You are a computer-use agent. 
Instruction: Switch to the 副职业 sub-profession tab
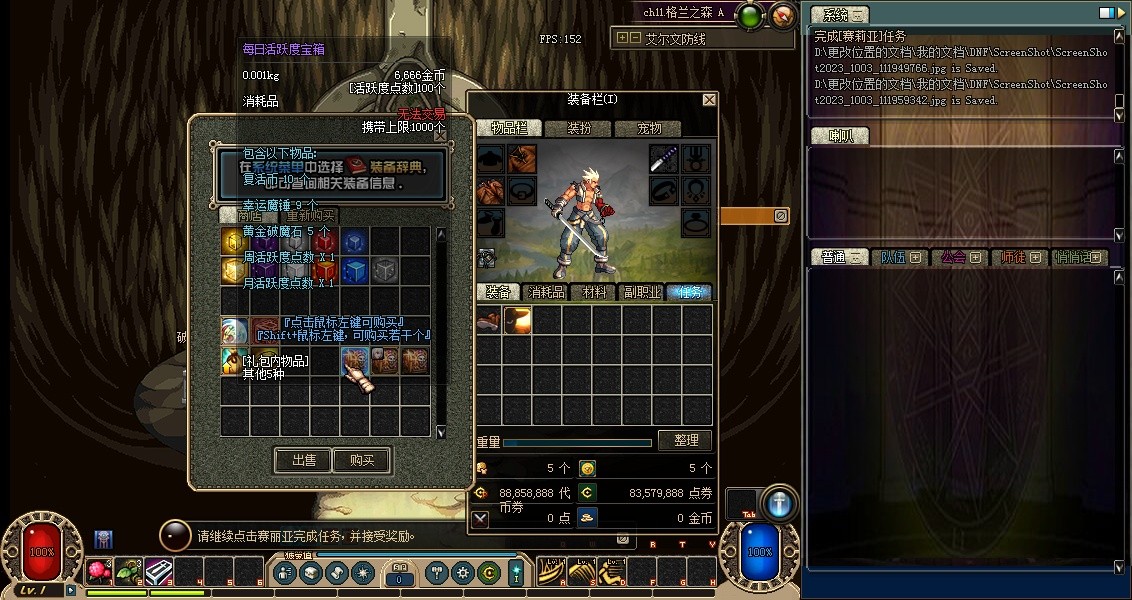coord(641,292)
